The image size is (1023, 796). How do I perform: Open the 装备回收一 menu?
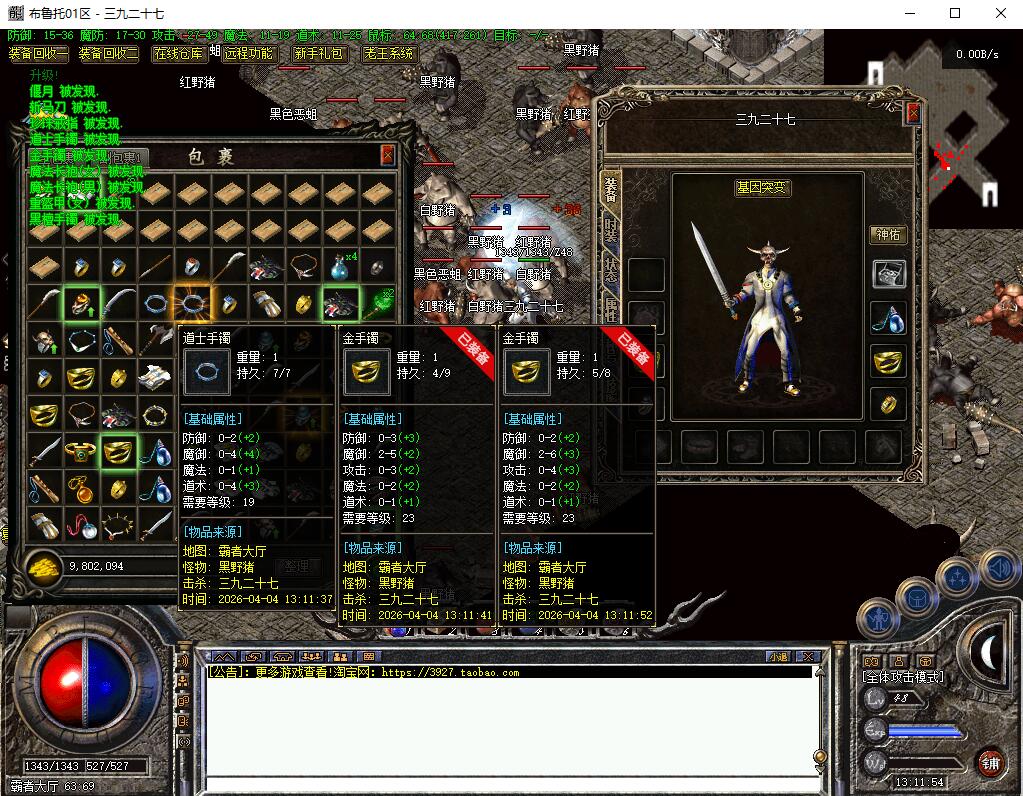point(38,54)
